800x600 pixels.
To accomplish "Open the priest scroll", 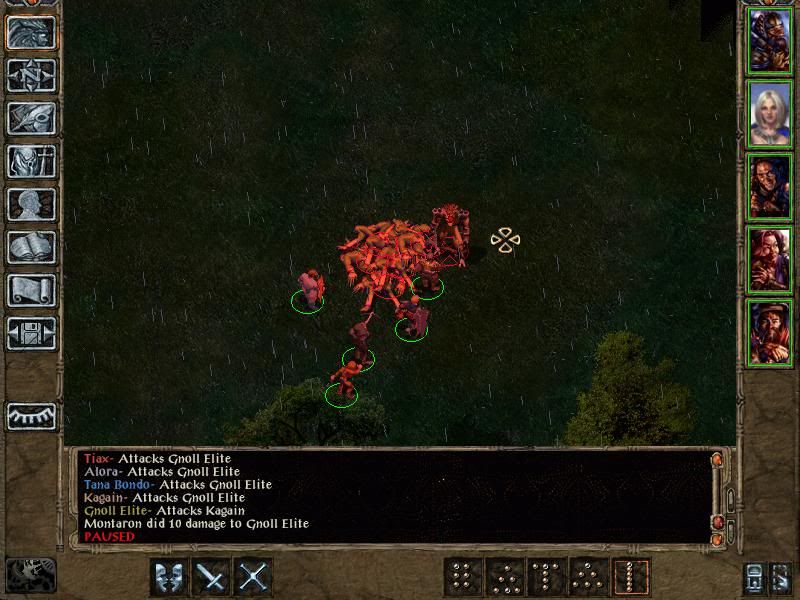I will pyautogui.click(x=31, y=290).
